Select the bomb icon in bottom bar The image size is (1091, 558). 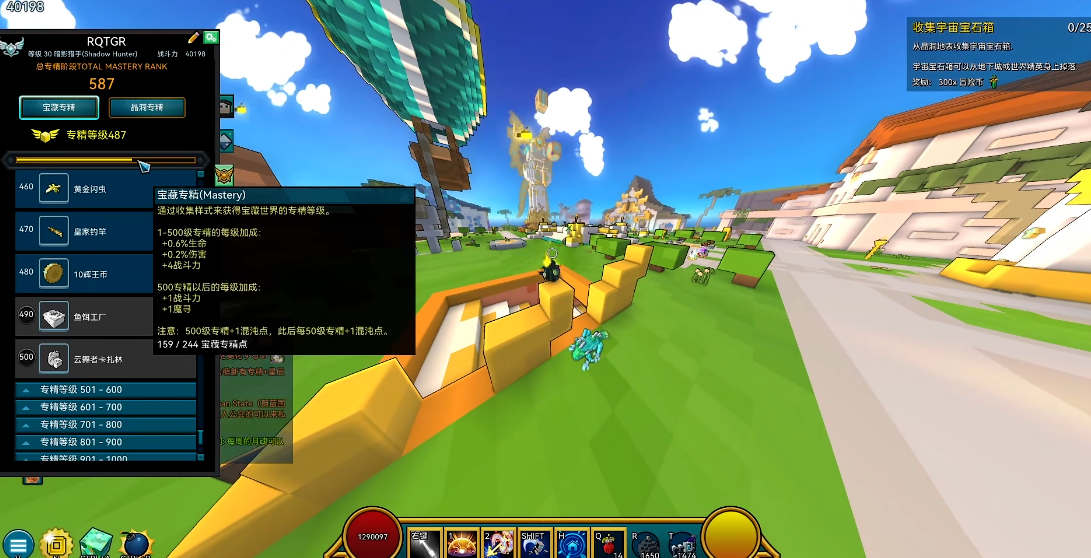(x=135, y=543)
